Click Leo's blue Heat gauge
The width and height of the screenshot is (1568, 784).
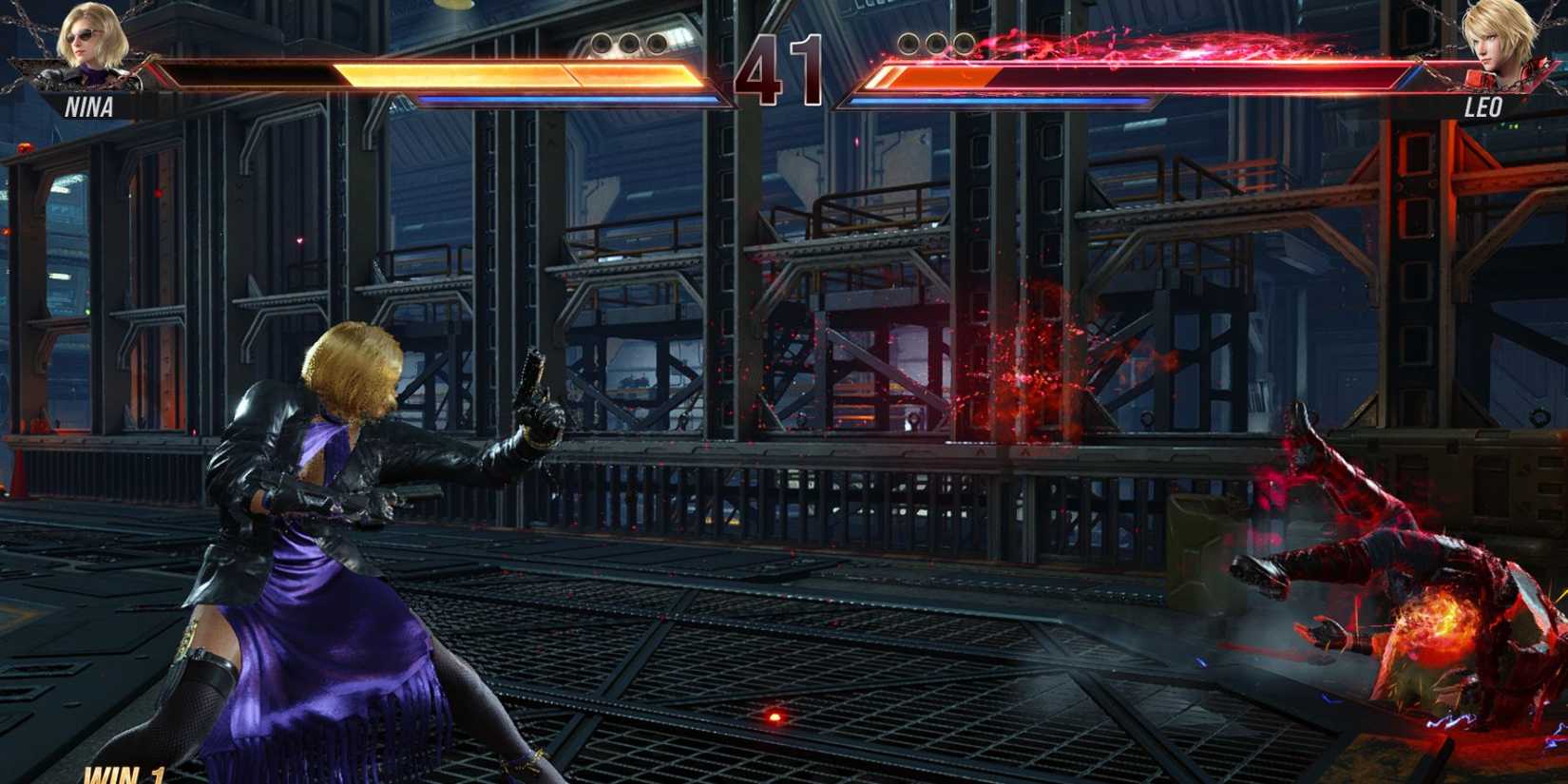(x=998, y=101)
